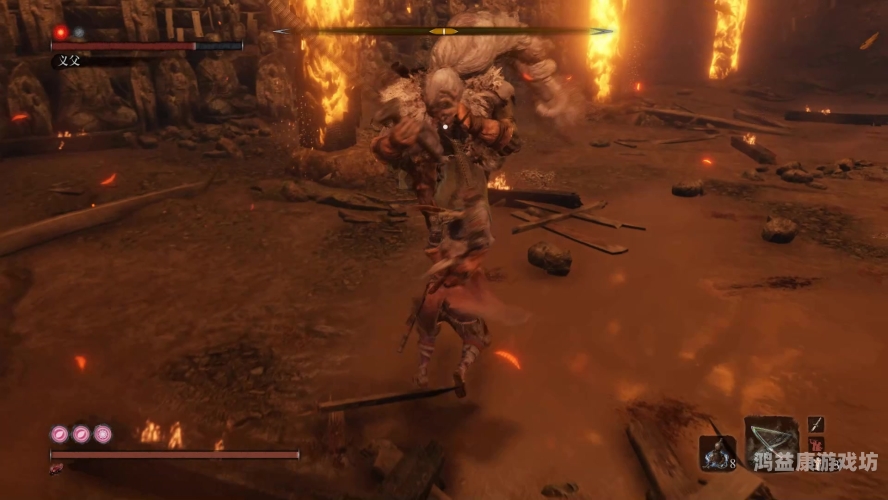Click the small sword combat art icon
The width and height of the screenshot is (888, 500).
(815, 425)
